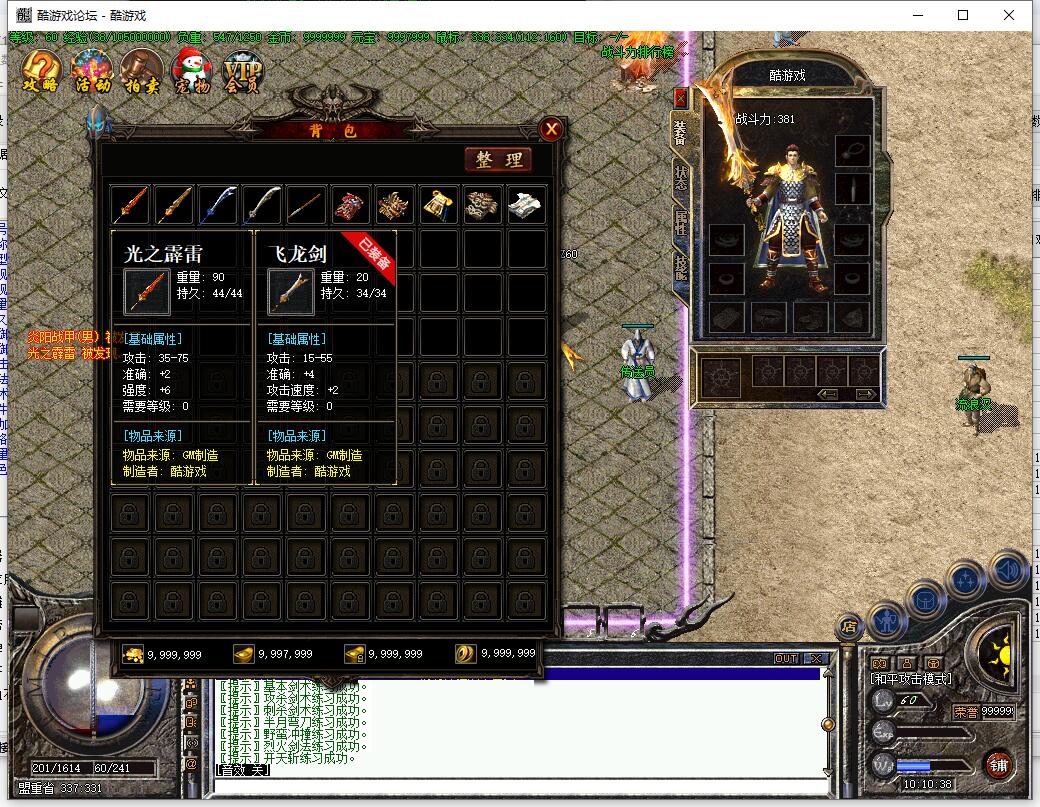Open the 店 shop round button

(x=849, y=627)
